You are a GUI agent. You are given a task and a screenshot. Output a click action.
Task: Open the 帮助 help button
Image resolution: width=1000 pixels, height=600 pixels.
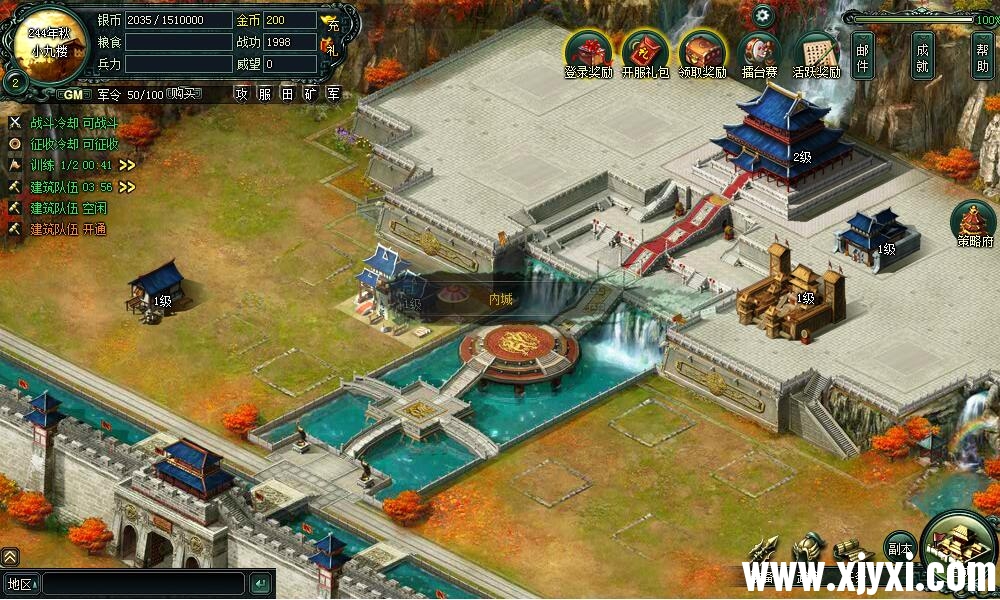click(983, 55)
